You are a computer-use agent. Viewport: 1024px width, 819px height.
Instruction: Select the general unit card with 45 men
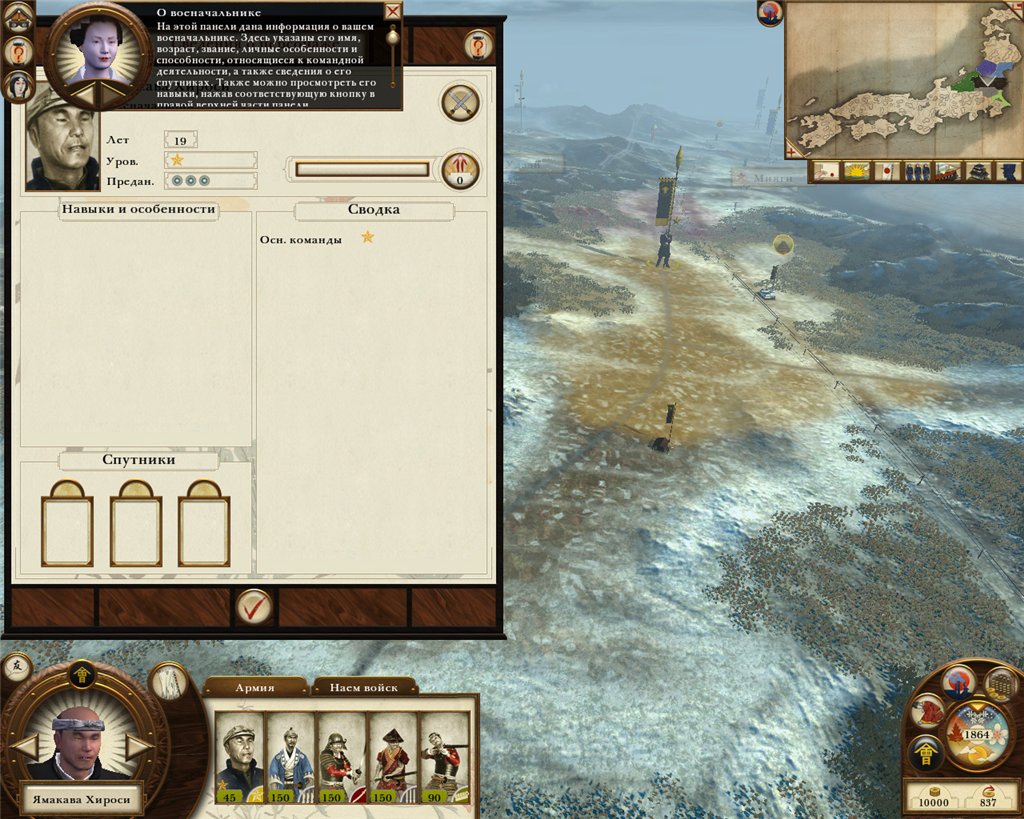pyautogui.click(x=239, y=758)
